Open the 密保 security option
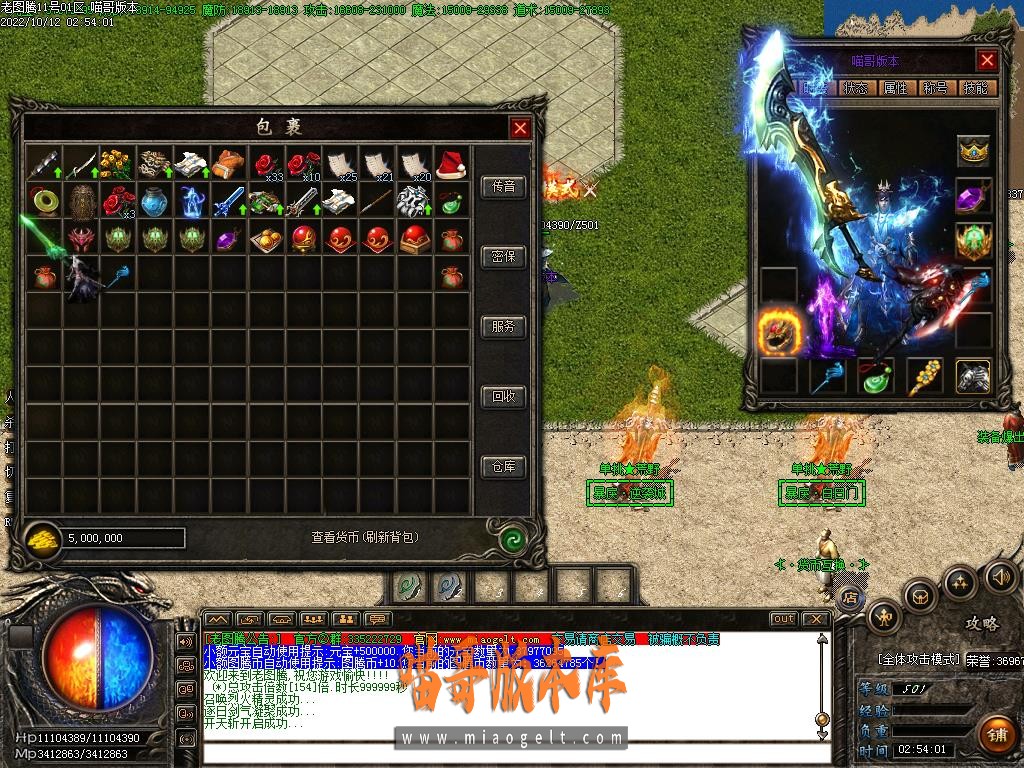 (x=503, y=257)
